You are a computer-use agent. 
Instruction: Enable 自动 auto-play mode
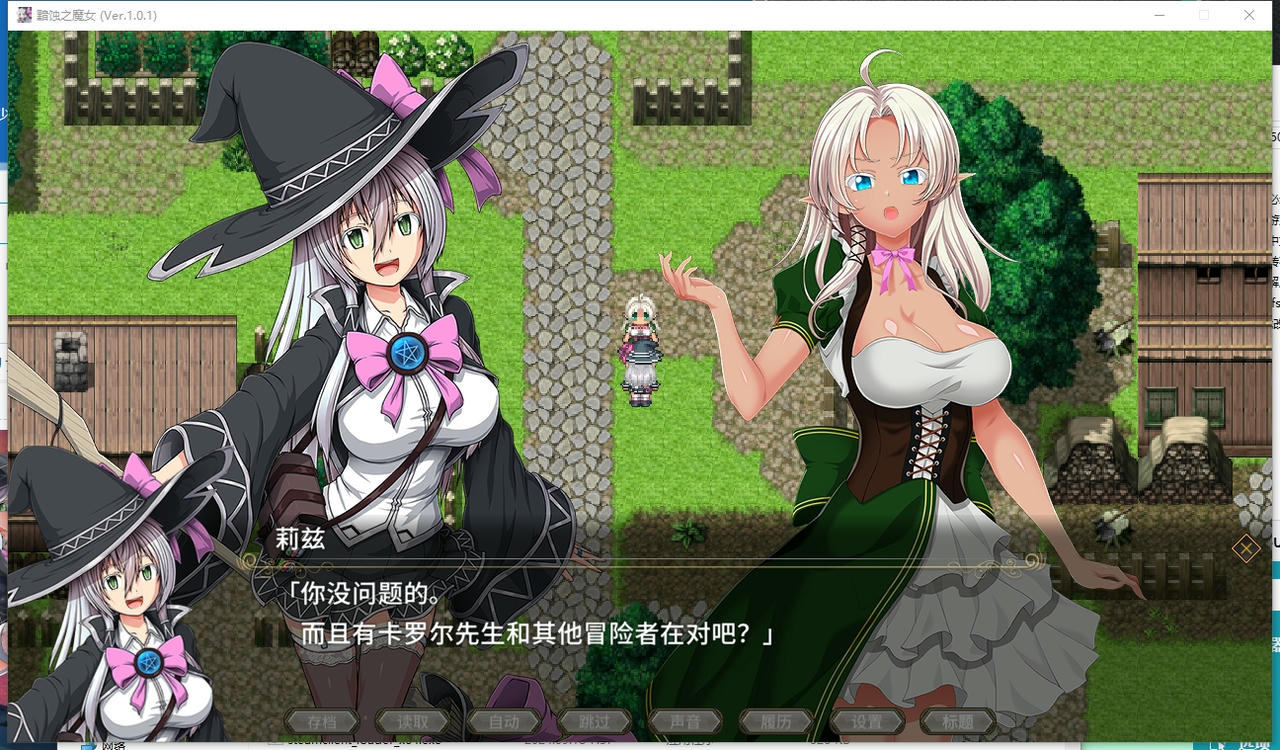tap(504, 720)
